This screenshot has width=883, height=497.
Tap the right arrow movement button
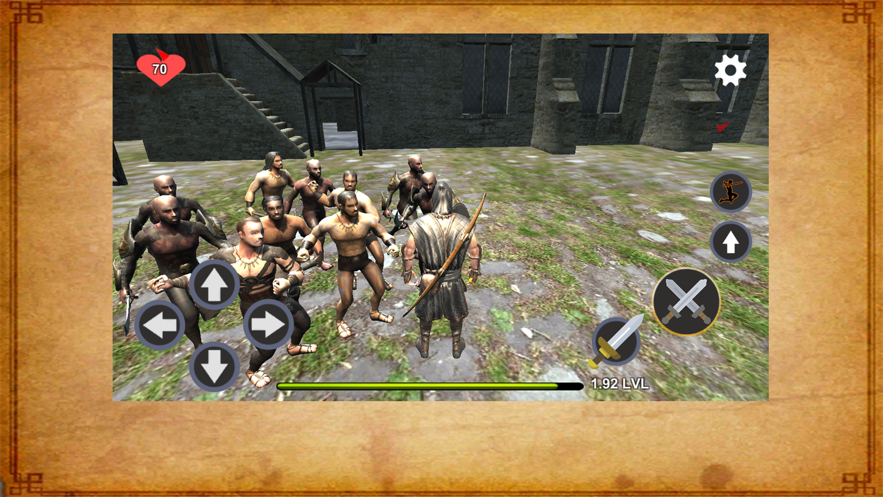pos(268,324)
